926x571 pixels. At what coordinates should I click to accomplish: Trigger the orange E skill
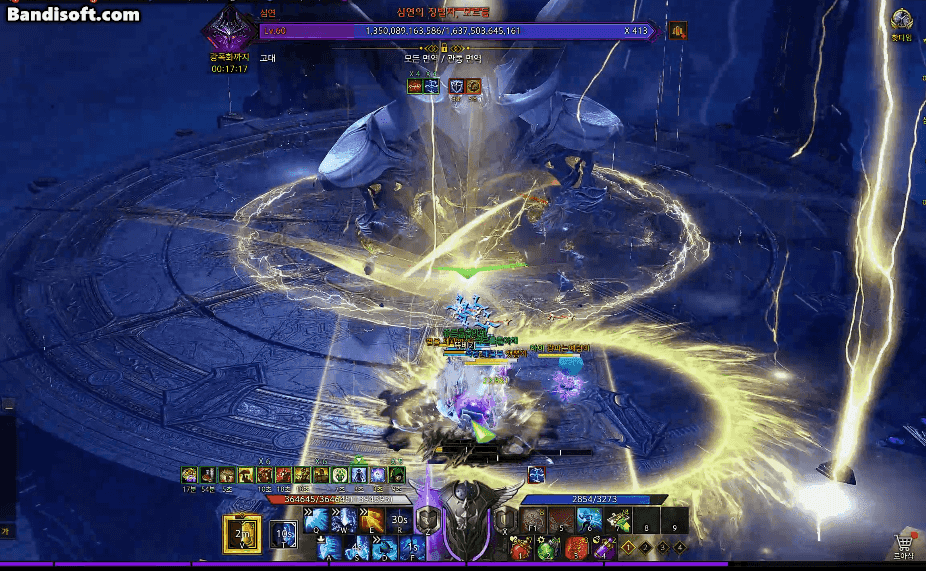(x=372, y=520)
